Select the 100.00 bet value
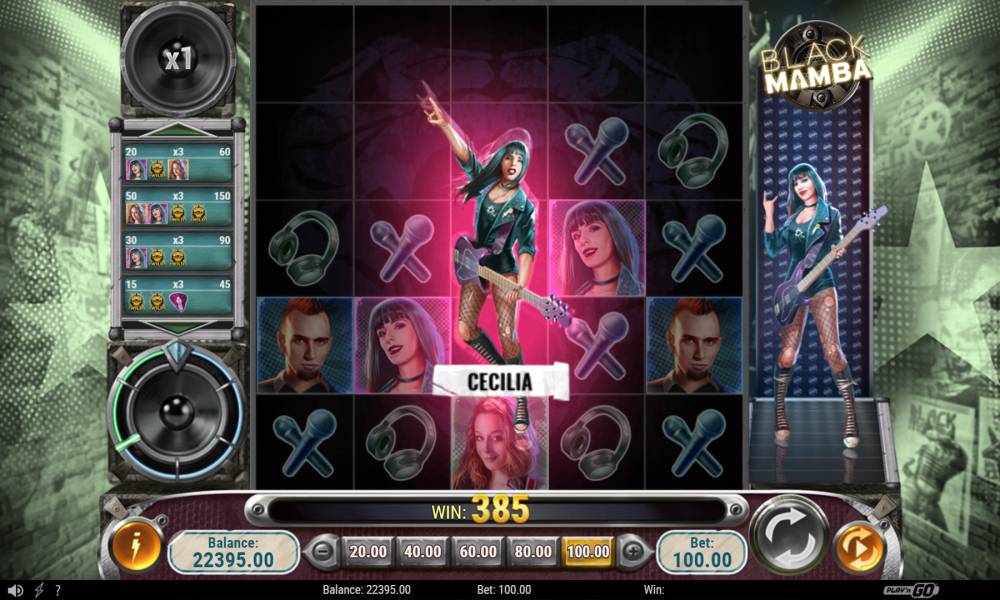The width and height of the screenshot is (1000, 600). coord(588,550)
